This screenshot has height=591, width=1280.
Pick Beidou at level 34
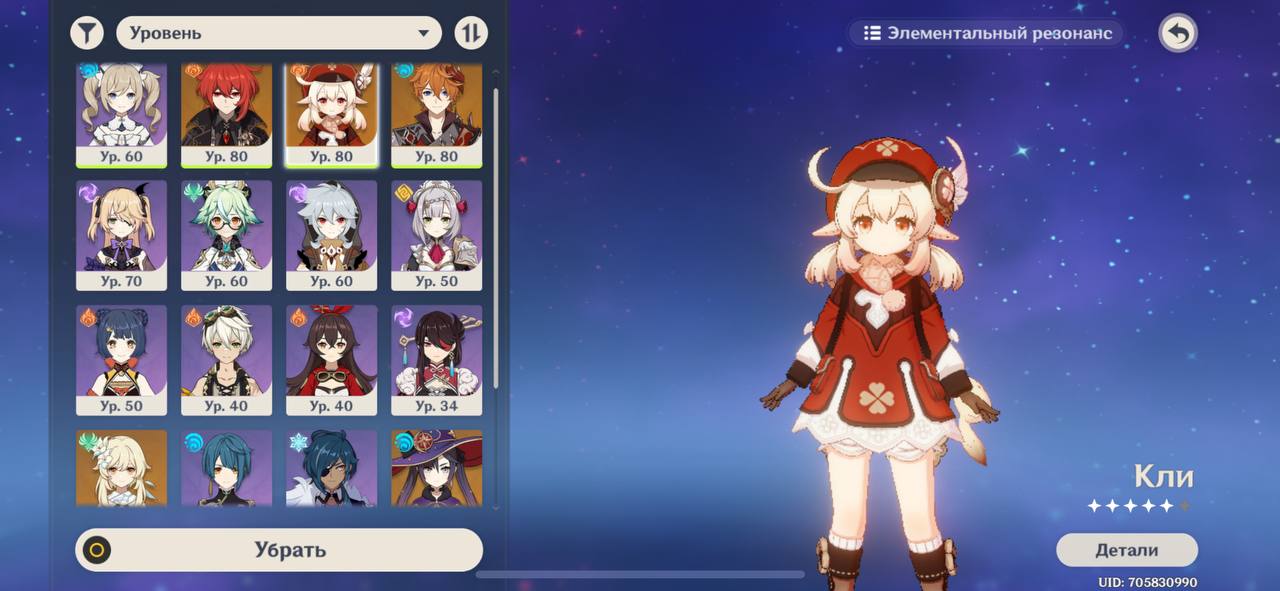pos(437,360)
